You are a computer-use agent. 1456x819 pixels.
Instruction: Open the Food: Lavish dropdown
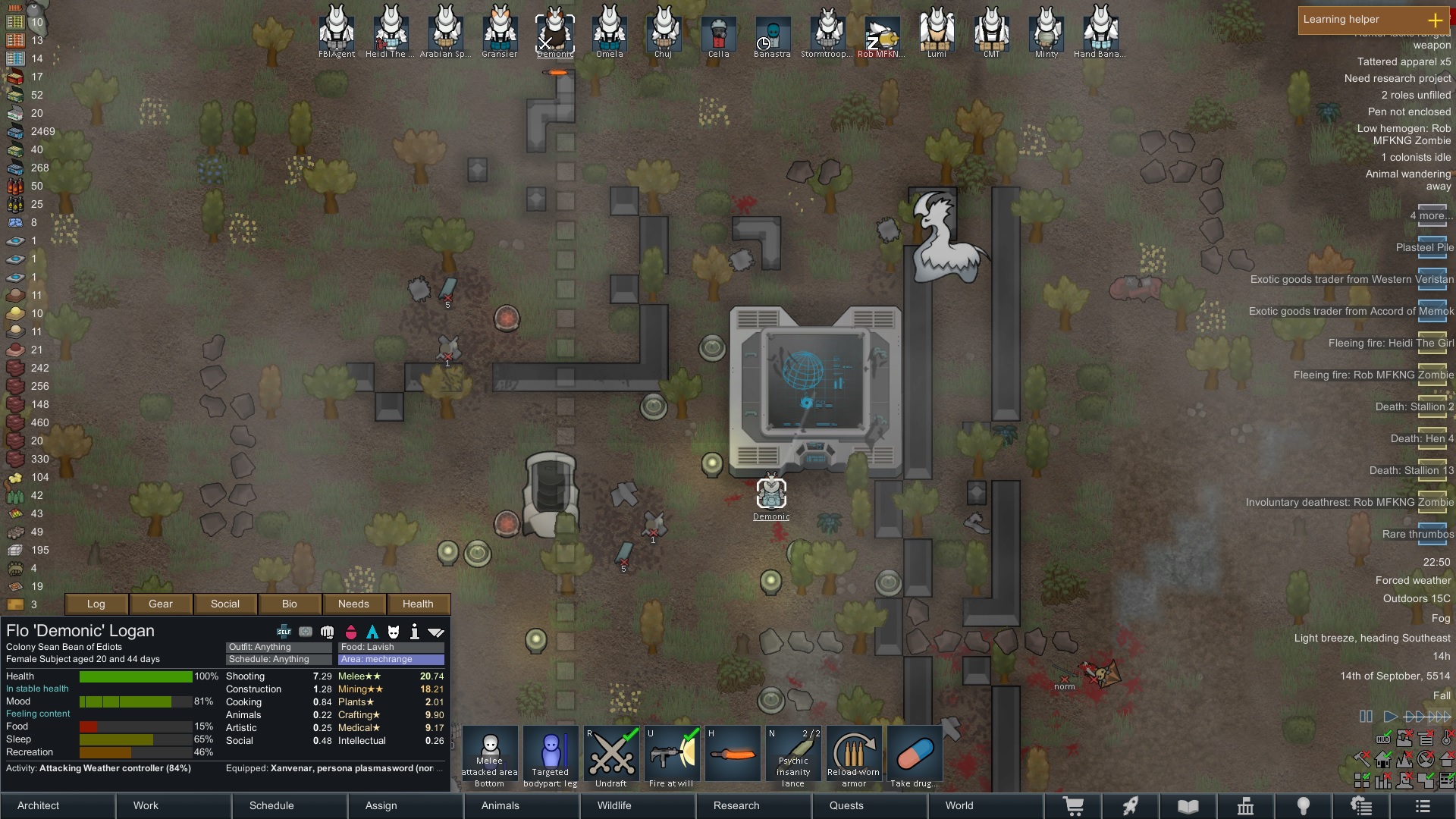click(390, 647)
